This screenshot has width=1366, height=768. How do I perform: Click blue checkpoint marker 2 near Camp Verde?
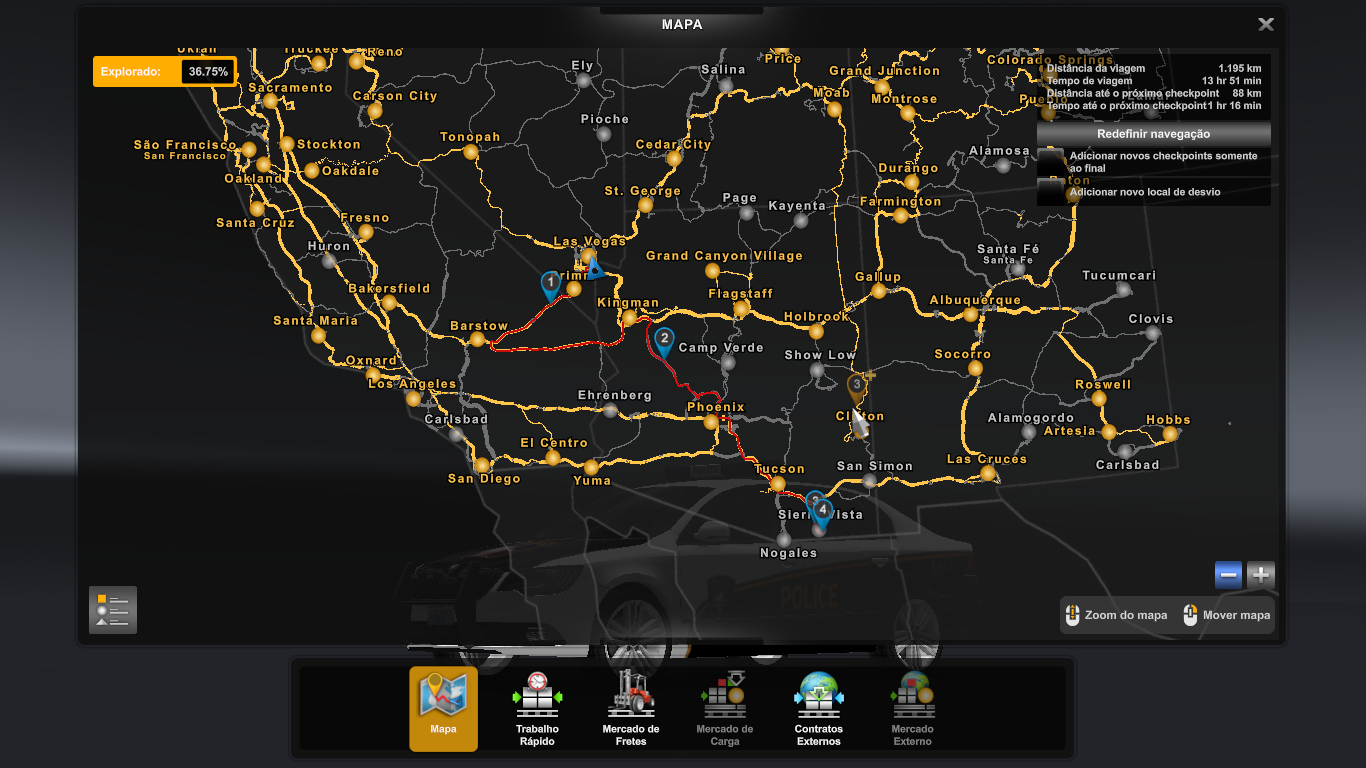click(663, 340)
